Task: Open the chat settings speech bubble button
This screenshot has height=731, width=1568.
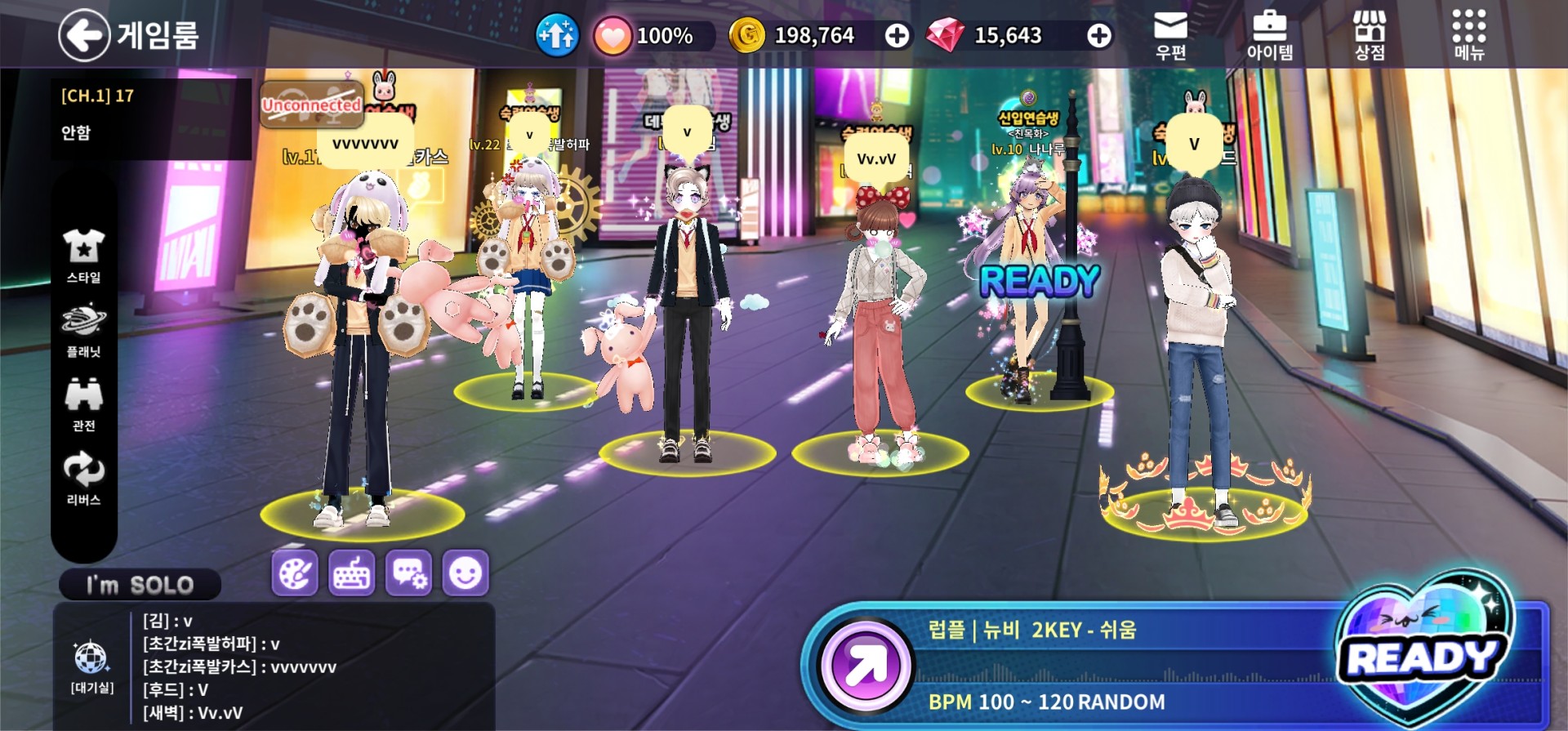Action: click(x=408, y=573)
